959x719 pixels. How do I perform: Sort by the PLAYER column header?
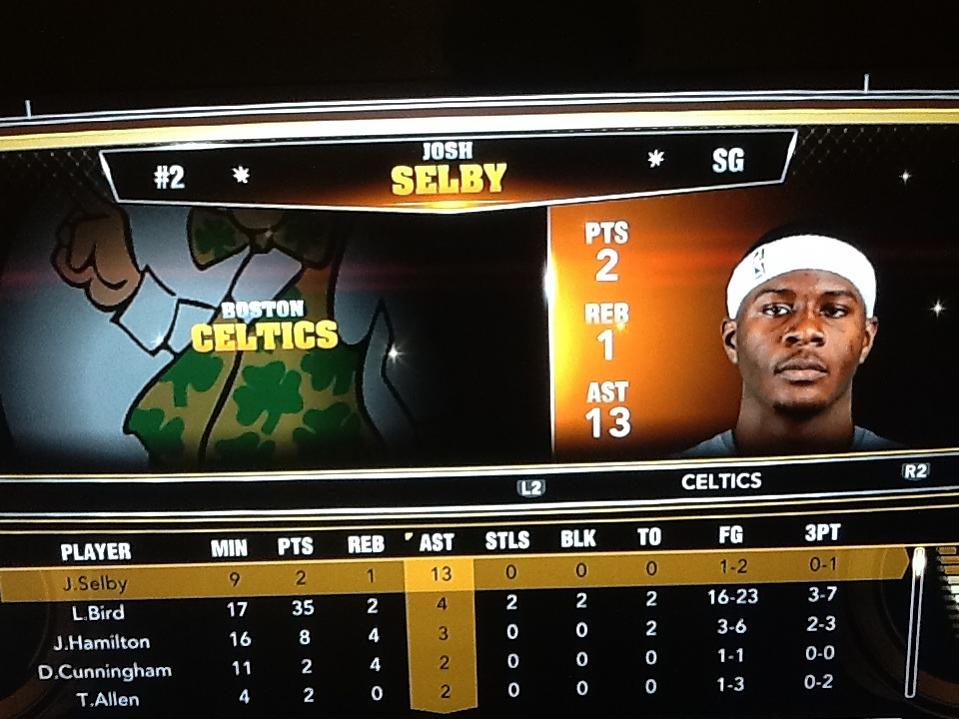click(x=96, y=551)
